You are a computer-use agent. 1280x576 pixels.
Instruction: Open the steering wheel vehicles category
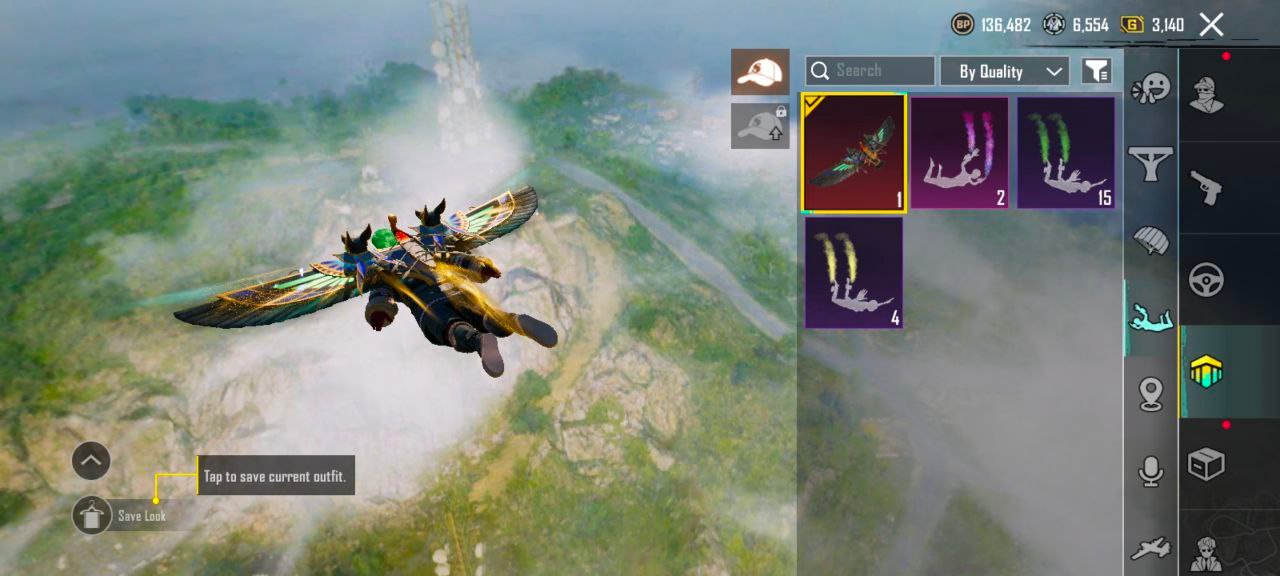pos(1206,280)
